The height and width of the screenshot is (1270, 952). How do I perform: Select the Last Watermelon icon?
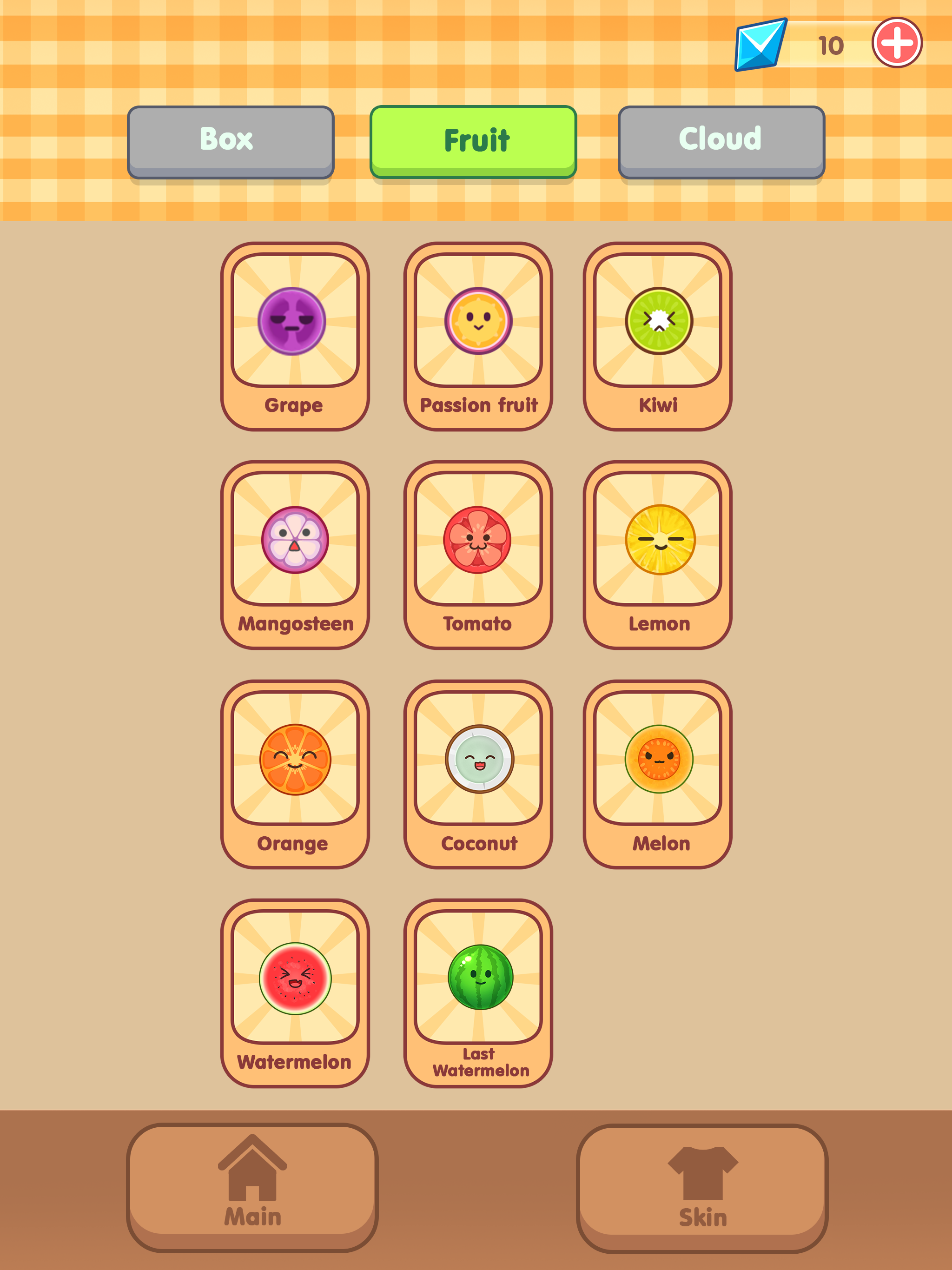tap(479, 979)
